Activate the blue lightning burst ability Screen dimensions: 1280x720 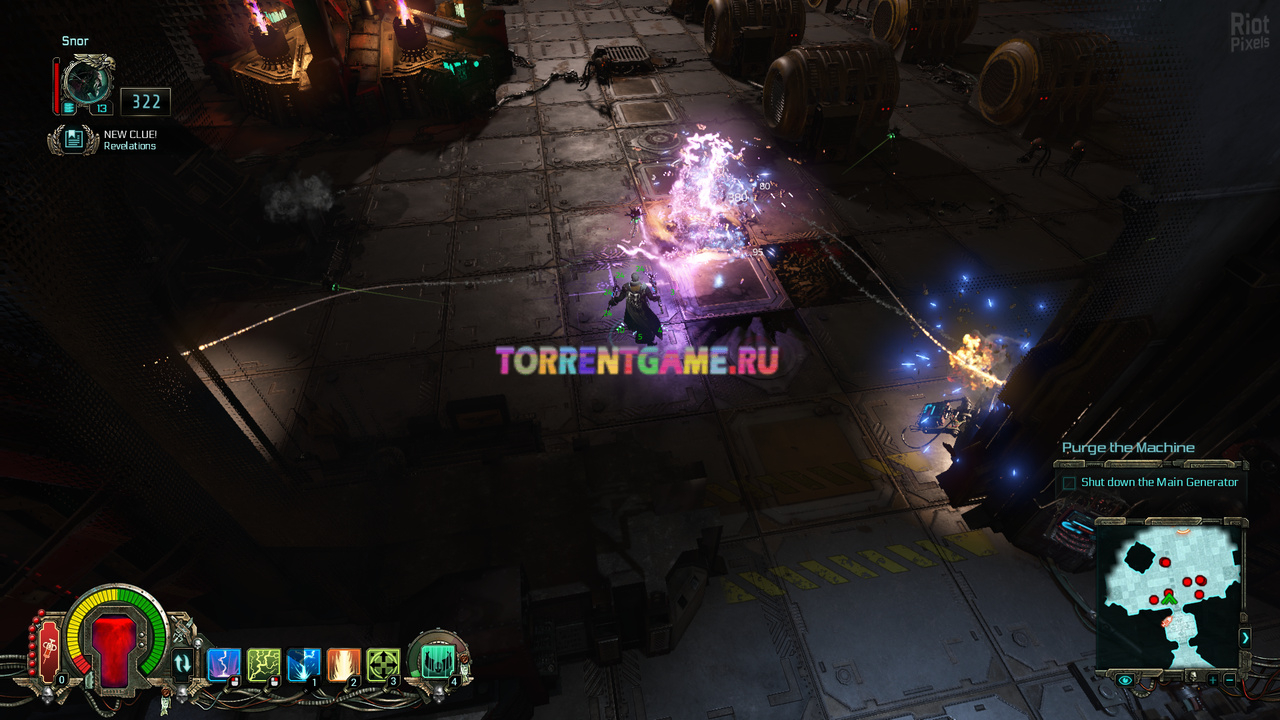(303, 664)
